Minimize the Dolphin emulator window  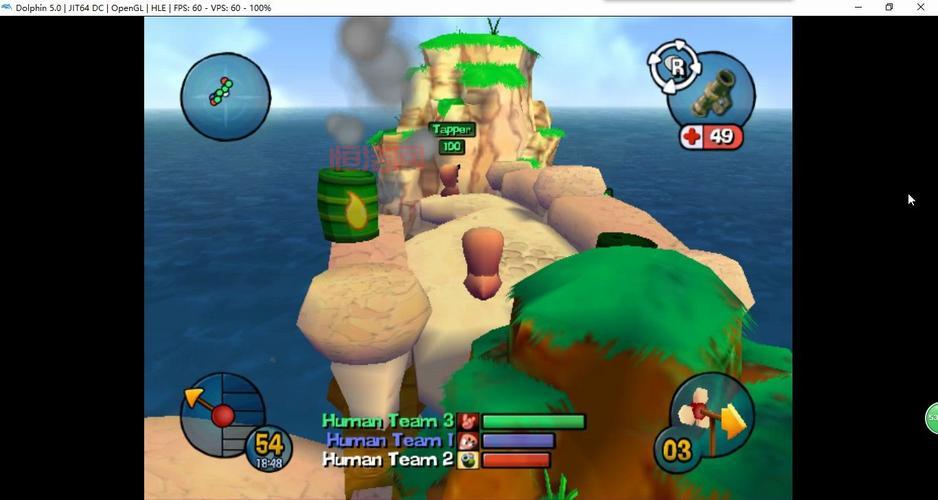click(x=858, y=8)
